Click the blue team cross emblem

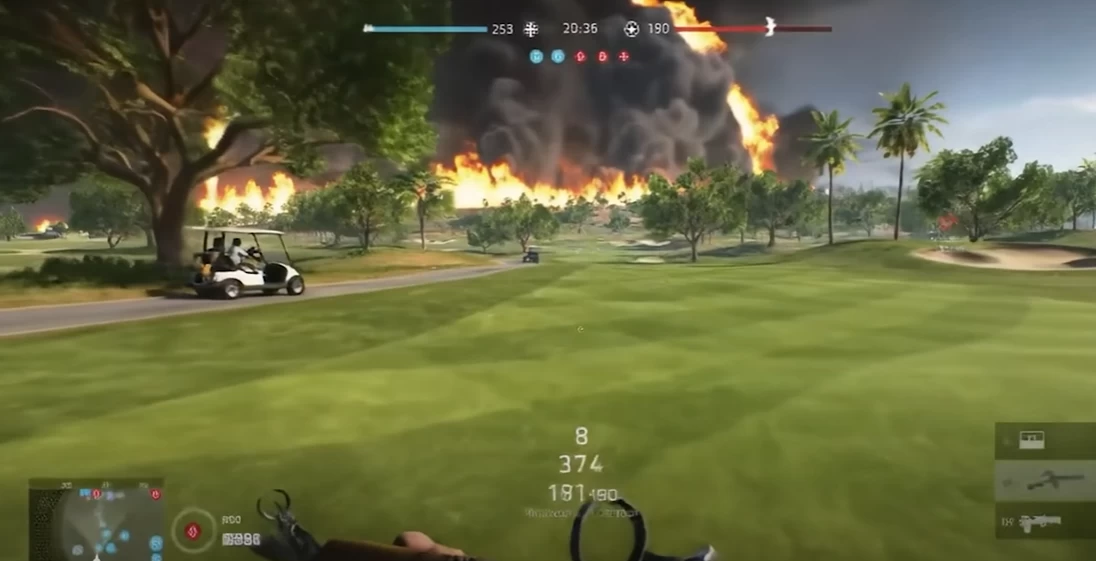coord(531,29)
